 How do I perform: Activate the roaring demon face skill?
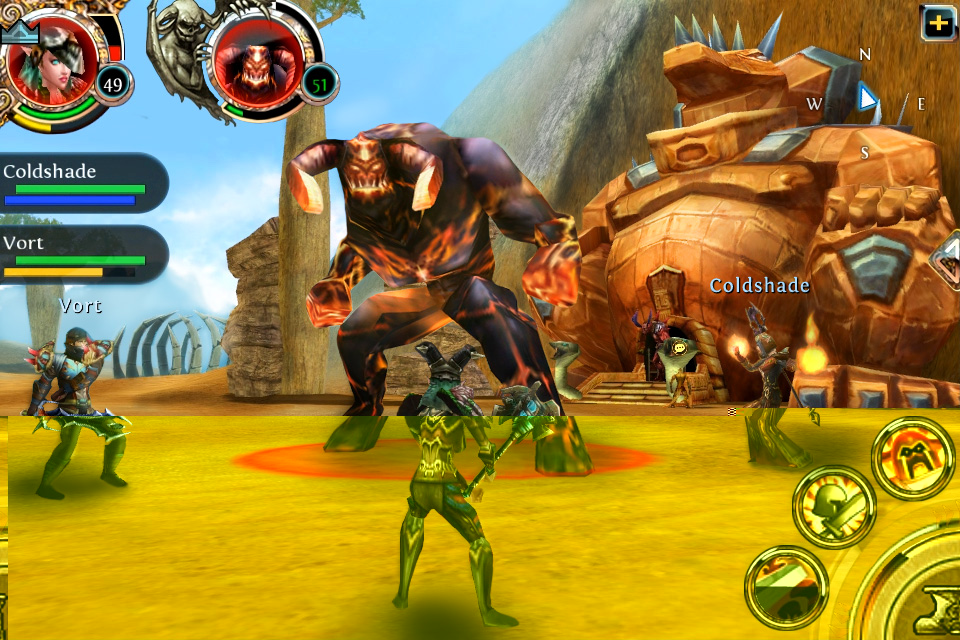tap(912, 457)
